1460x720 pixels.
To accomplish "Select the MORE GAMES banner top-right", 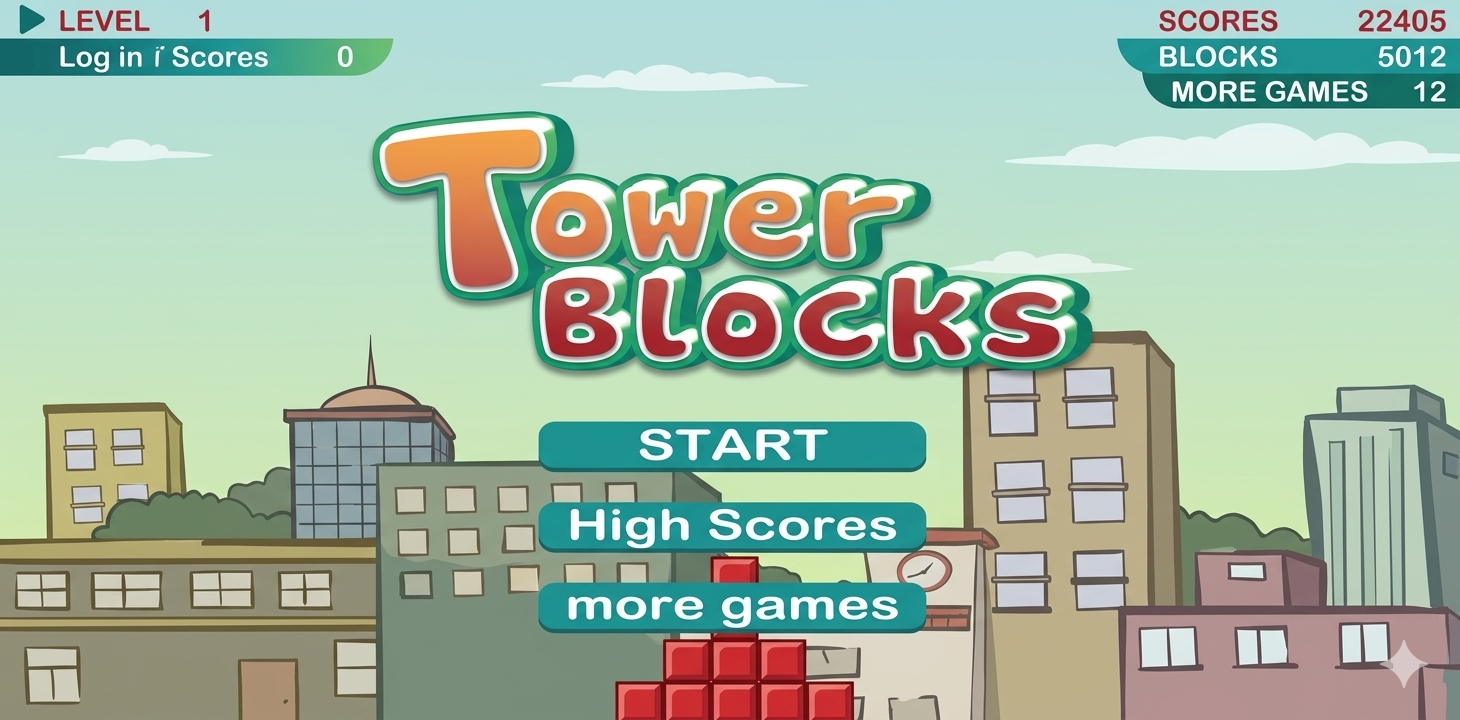I will point(1300,92).
